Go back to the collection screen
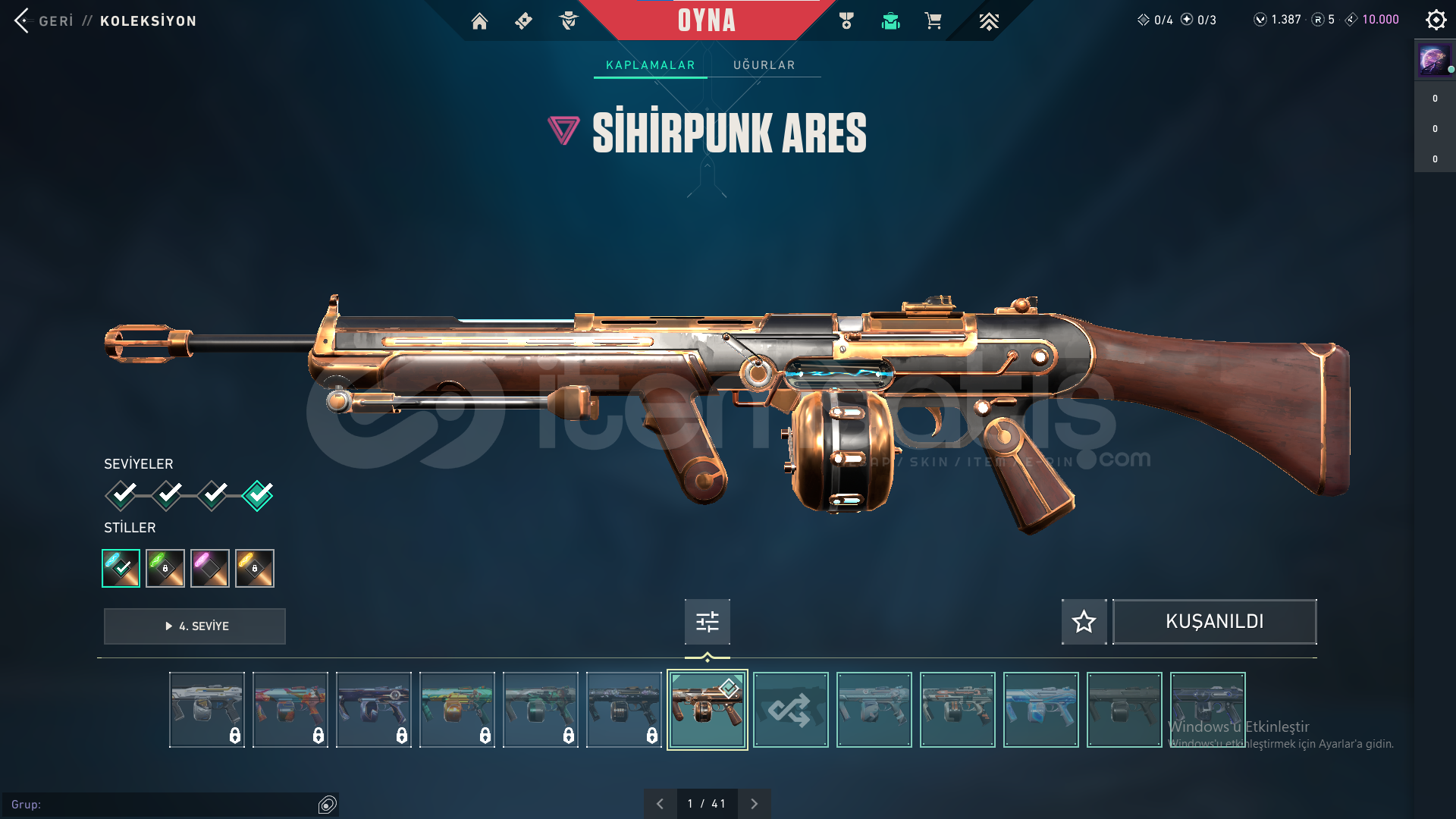Viewport: 1456px width, 819px height. (x=45, y=20)
